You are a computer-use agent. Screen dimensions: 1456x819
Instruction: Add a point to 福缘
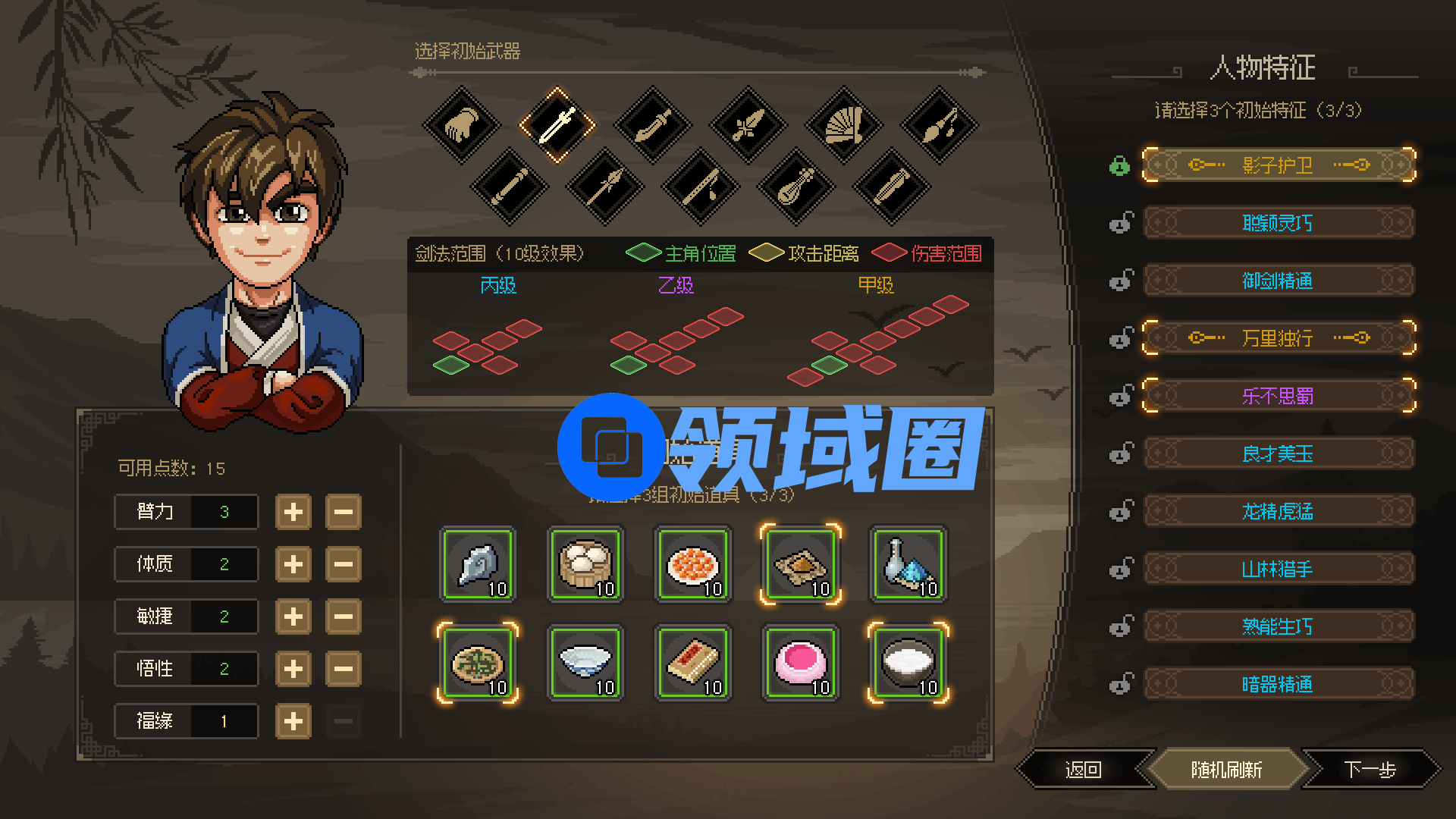[x=293, y=721]
